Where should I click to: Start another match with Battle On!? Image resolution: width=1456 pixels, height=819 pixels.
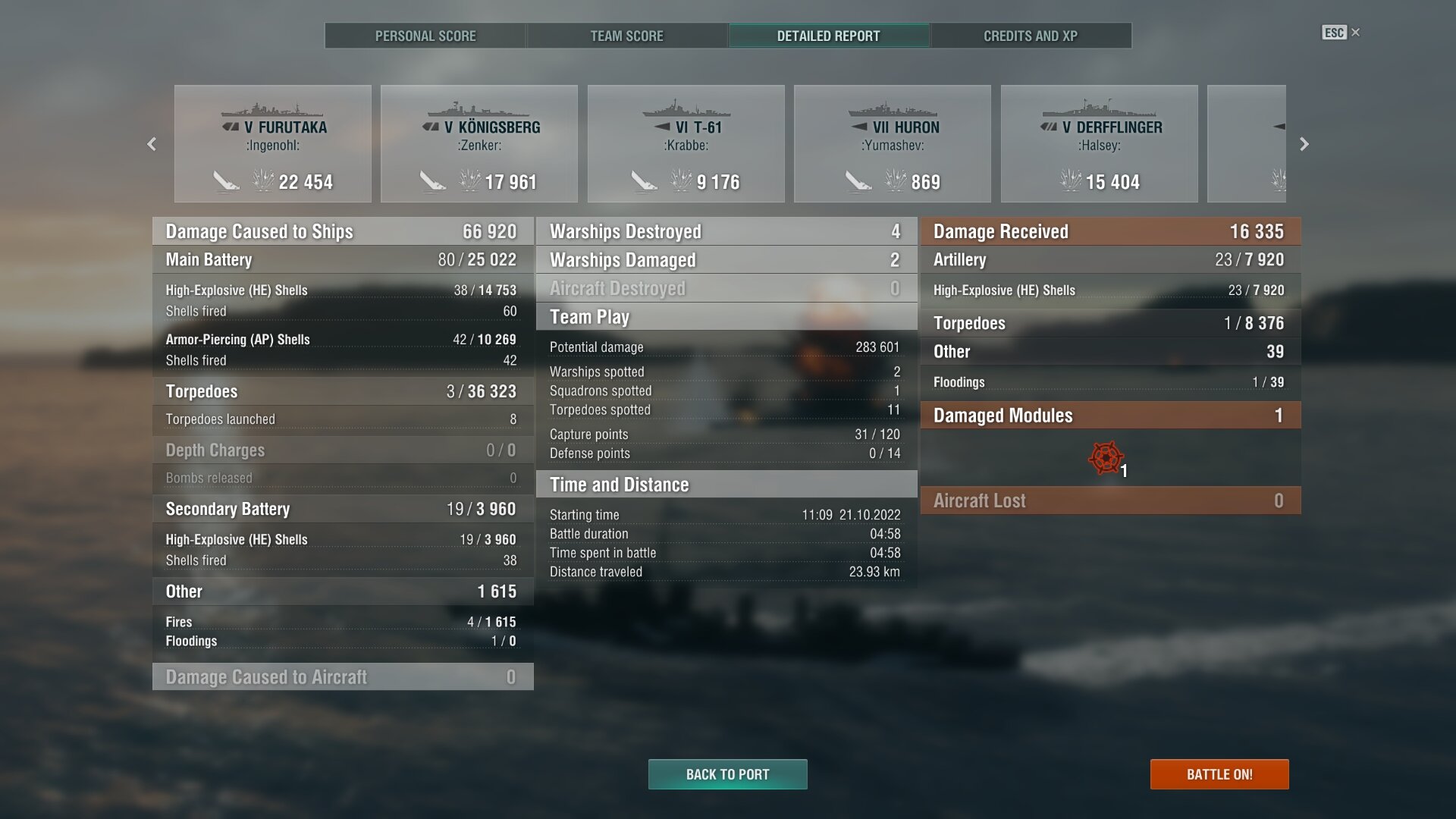[x=1219, y=774]
